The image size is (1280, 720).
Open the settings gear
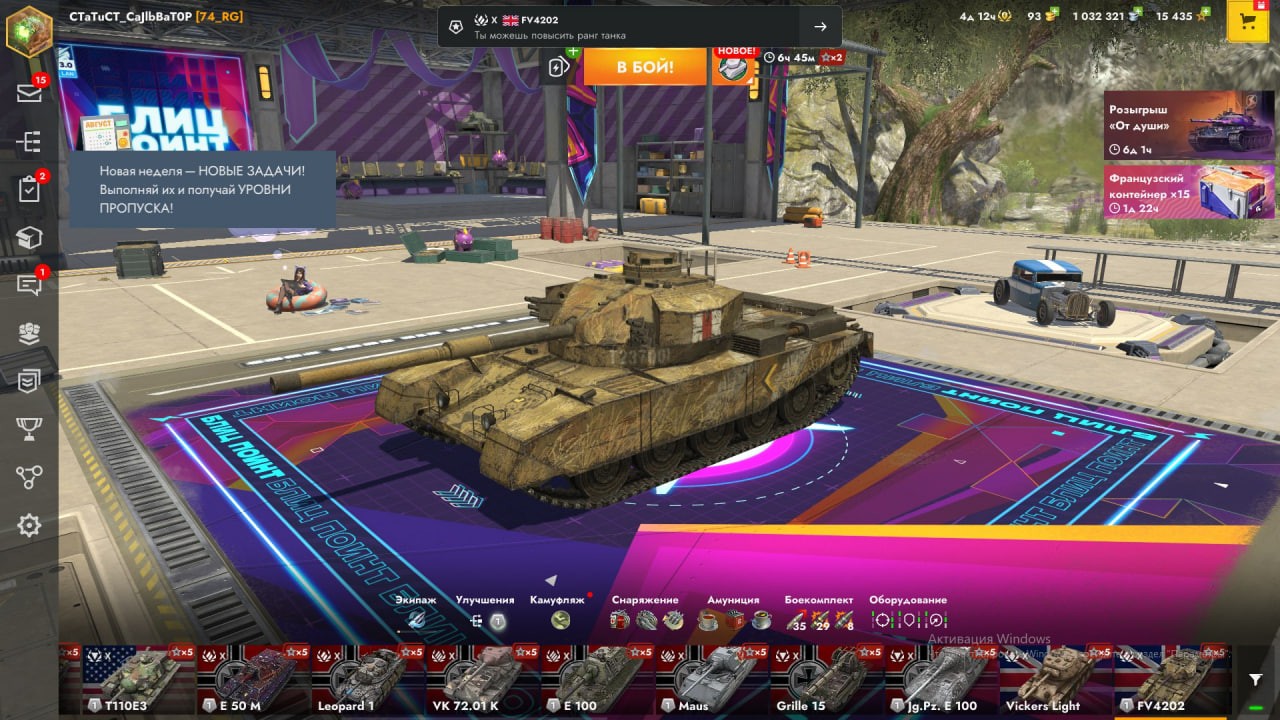coord(29,525)
